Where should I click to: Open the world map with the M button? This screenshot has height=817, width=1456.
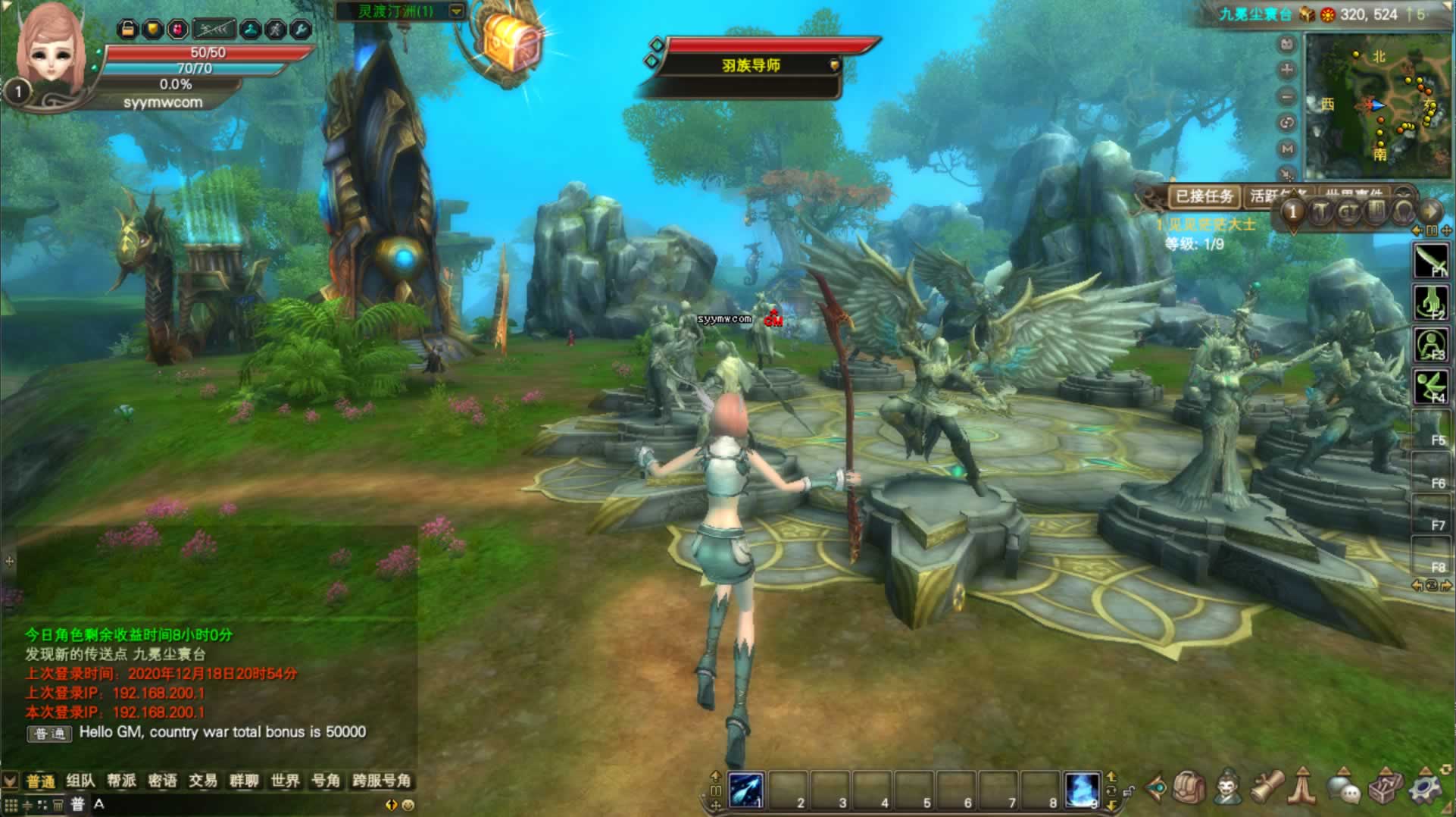coord(1286,149)
